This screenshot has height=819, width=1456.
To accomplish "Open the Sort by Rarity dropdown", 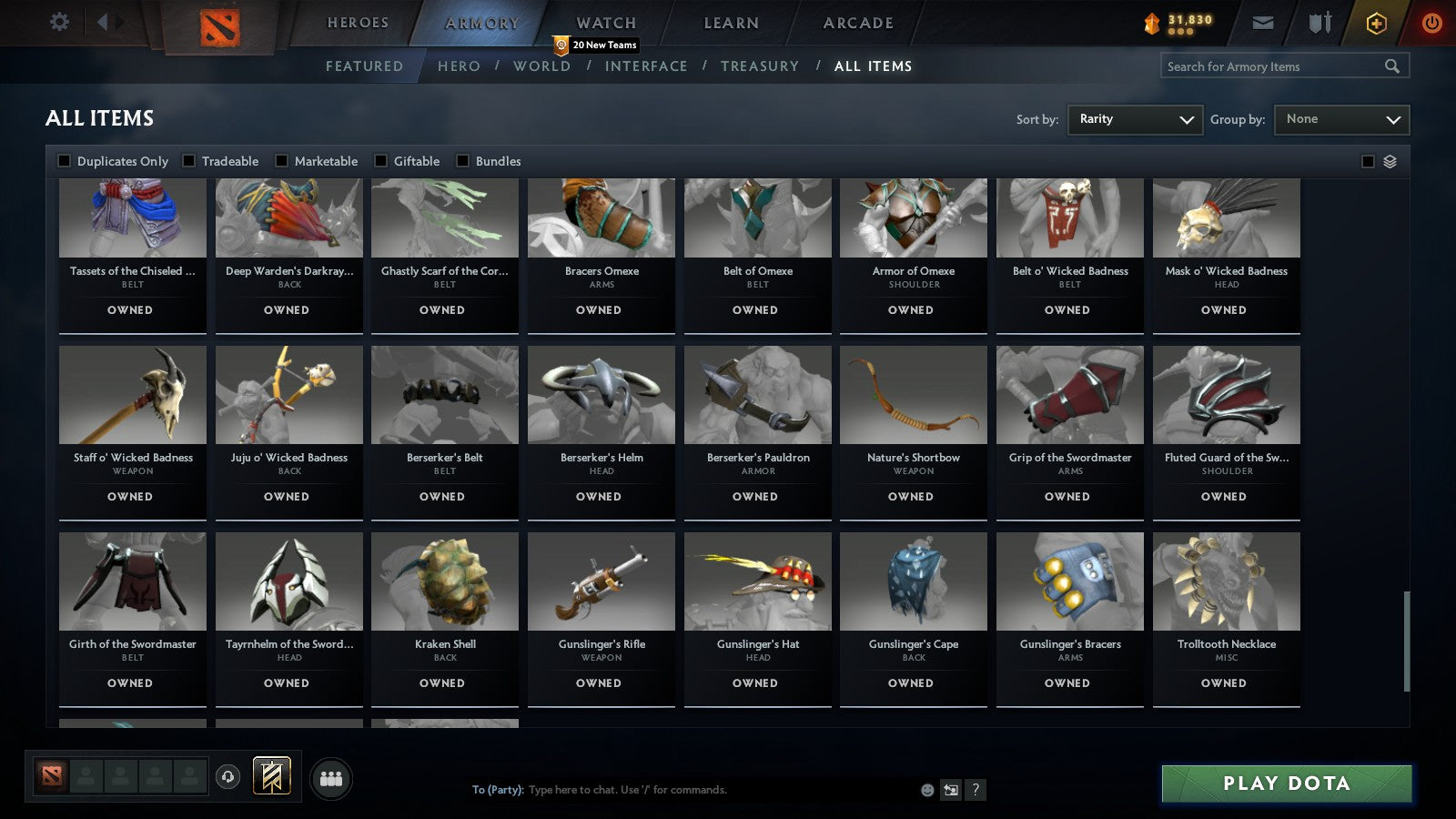I will (1135, 119).
